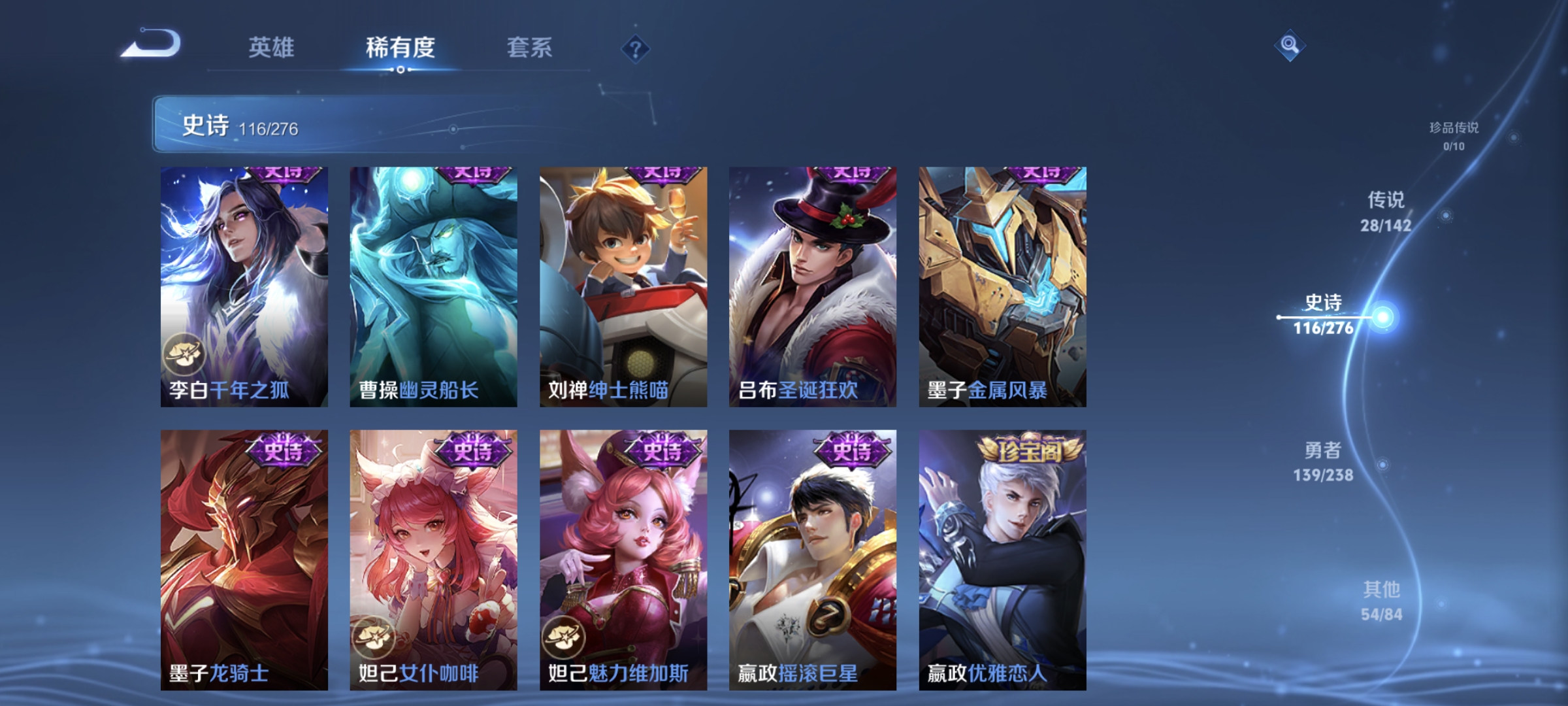
Task: Open the search magnifier icon
Action: [x=1290, y=44]
